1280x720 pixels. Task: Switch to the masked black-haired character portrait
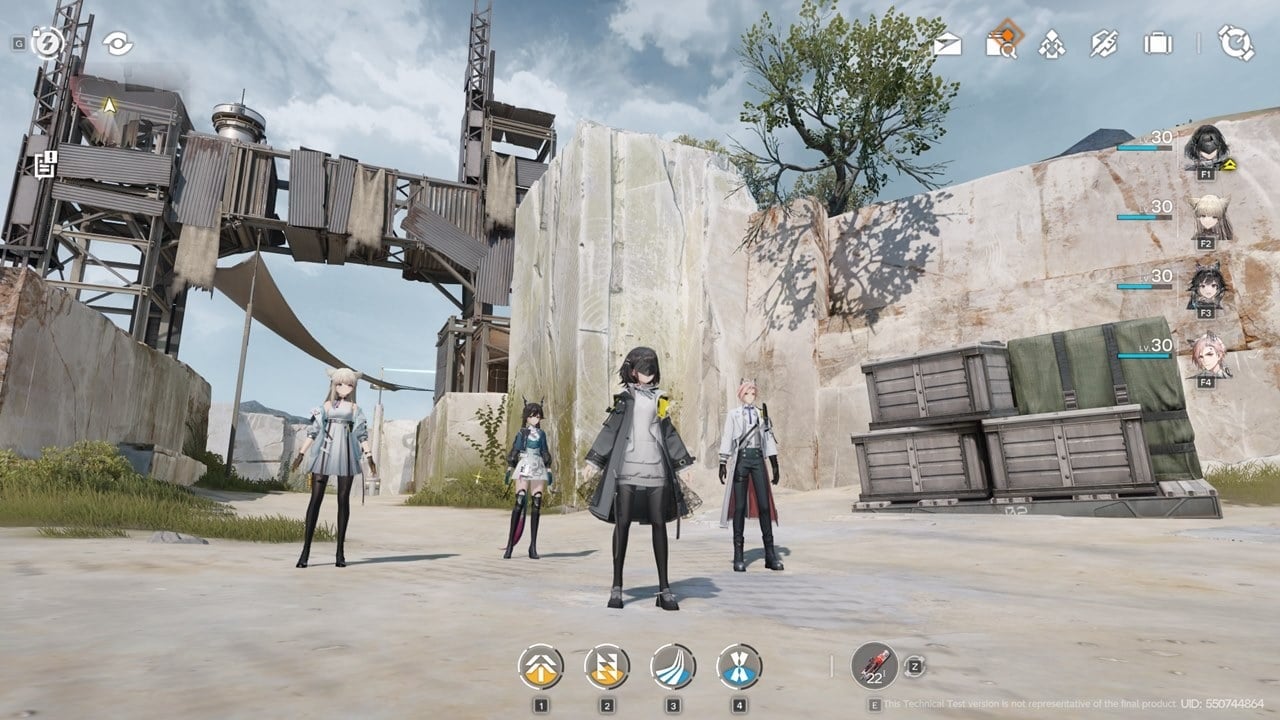pos(1206,148)
